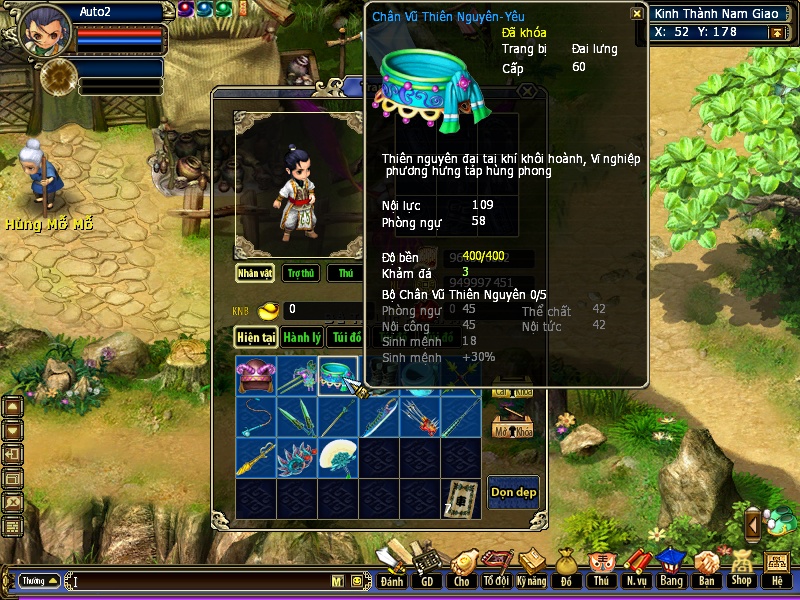Click the chat input field

[x=200, y=581]
